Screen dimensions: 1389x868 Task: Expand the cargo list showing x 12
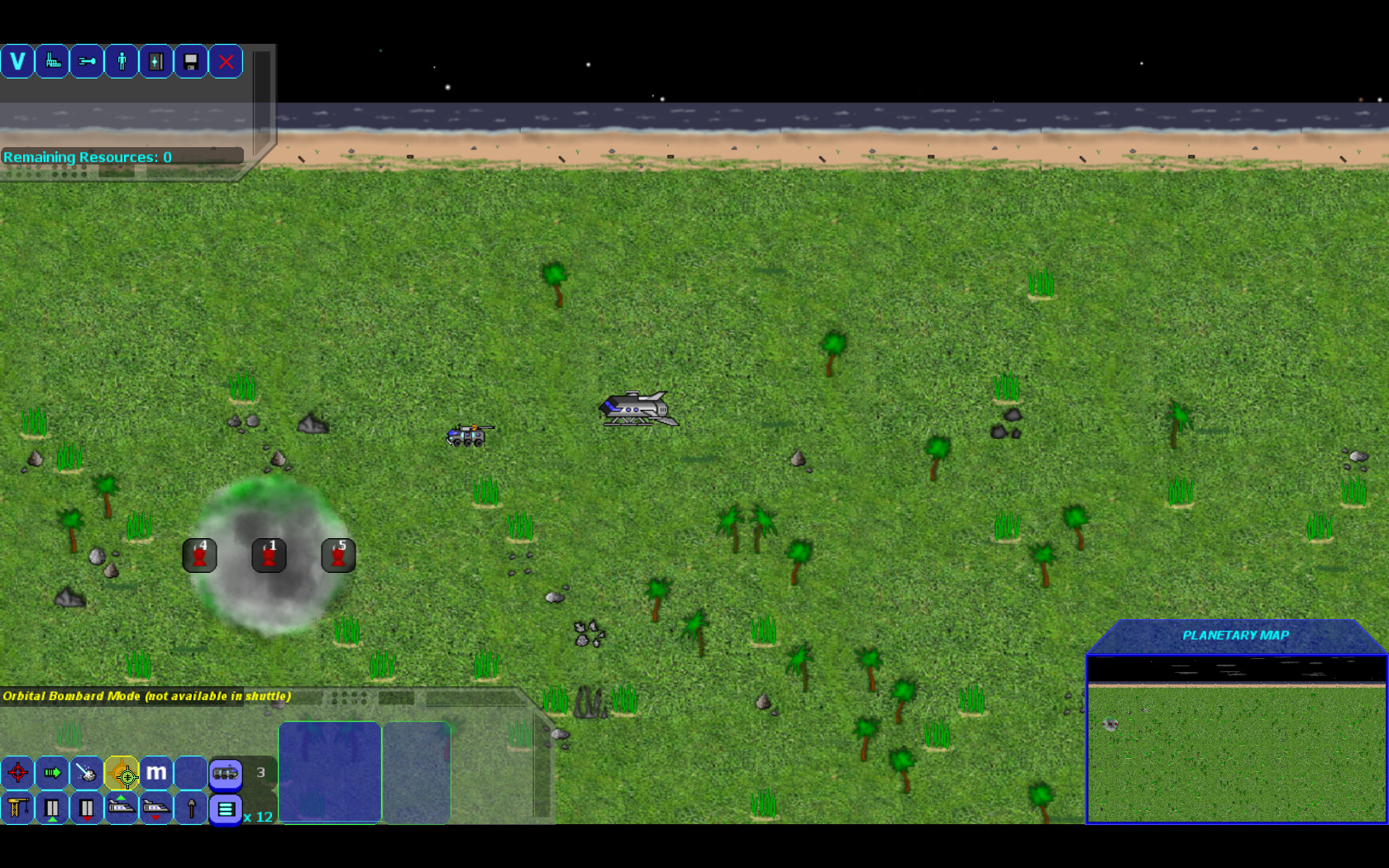[x=225, y=811]
